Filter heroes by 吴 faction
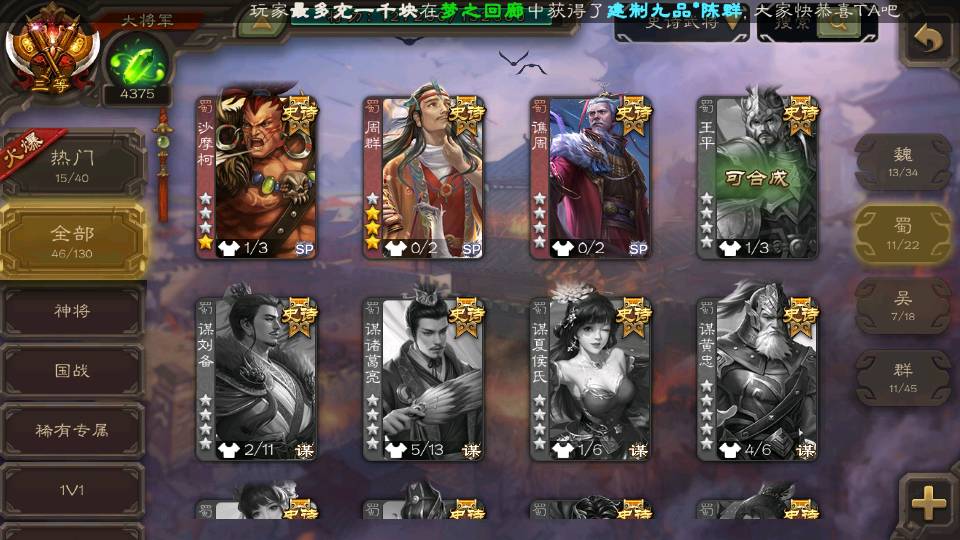 coord(902,305)
